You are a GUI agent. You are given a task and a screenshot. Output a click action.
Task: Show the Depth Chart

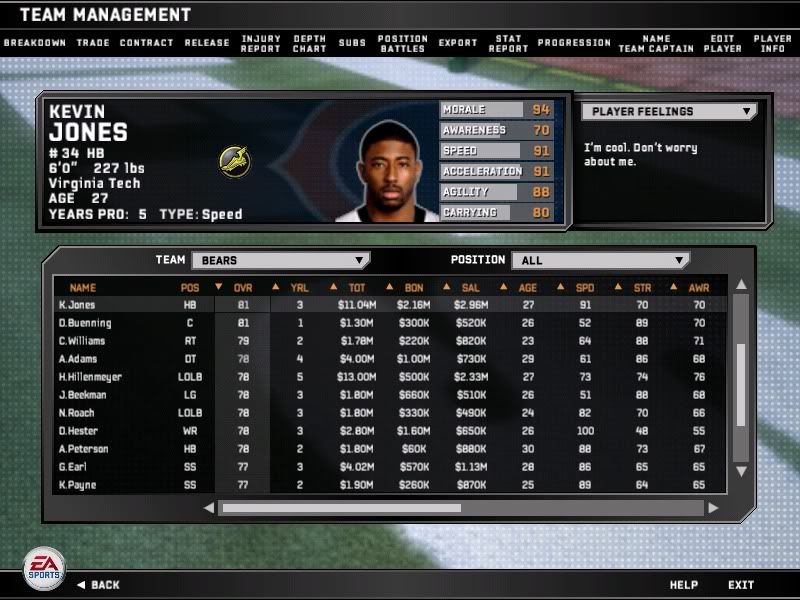pyautogui.click(x=309, y=43)
